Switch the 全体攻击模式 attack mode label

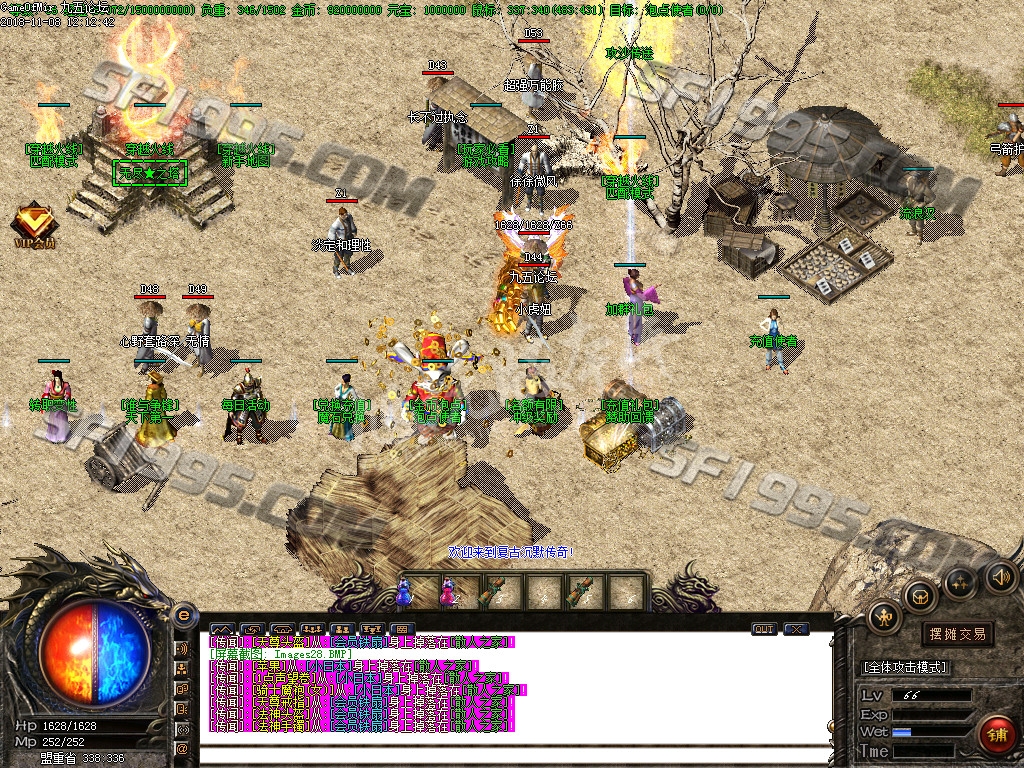click(x=905, y=667)
